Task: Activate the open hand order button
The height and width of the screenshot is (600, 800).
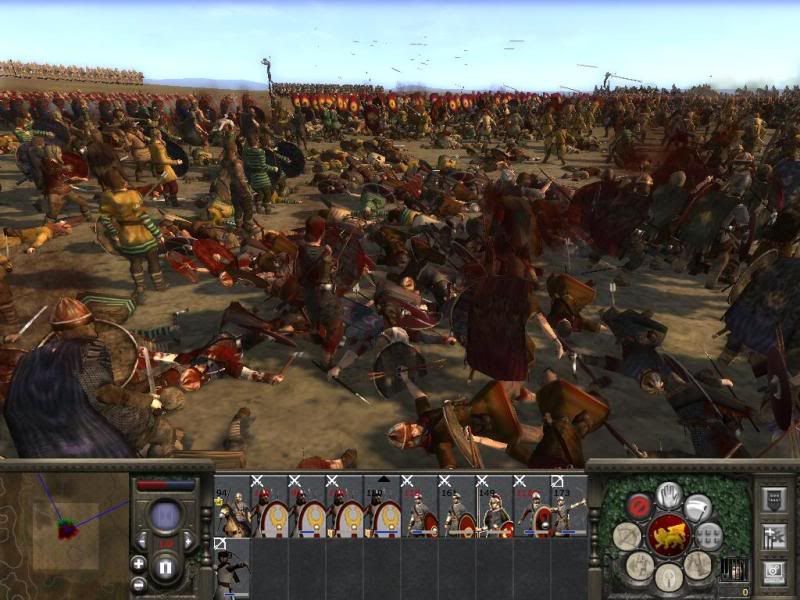Action: 669,495
